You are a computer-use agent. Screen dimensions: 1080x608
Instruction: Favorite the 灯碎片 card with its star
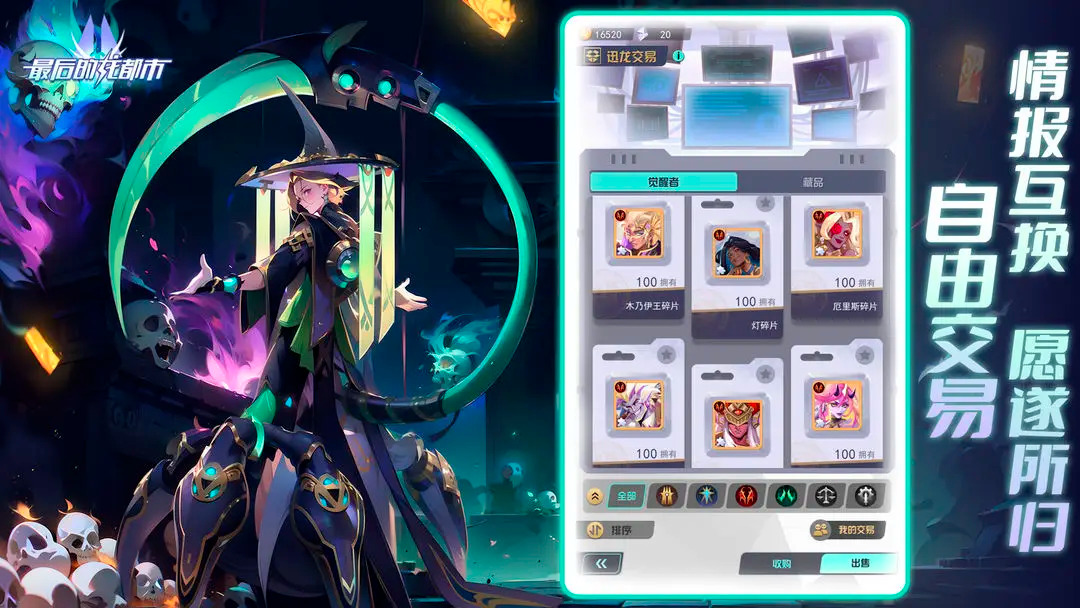765,204
